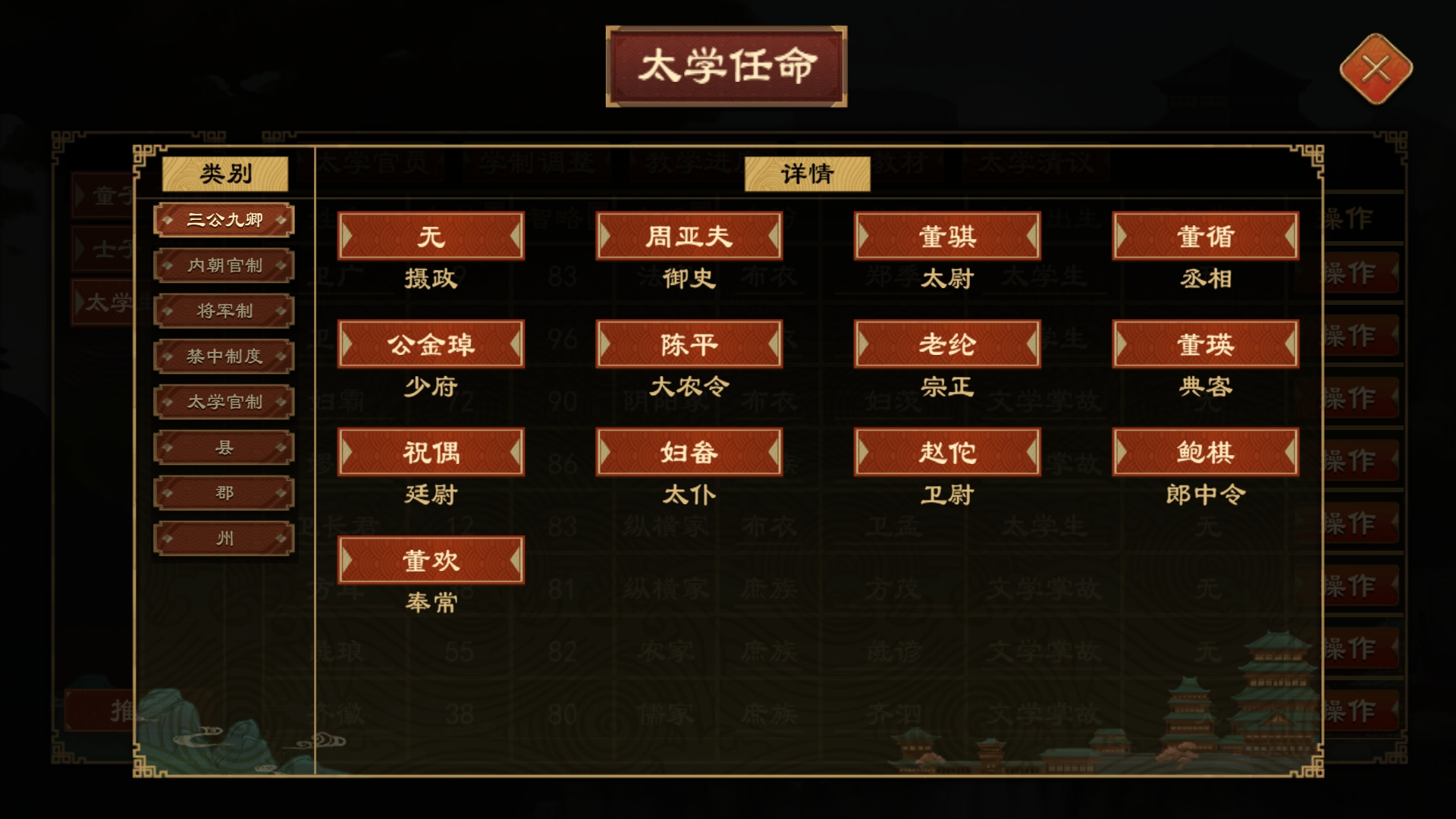Select the 三公九卿 category
Viewport: 1456px width, 819px height.
click(224, 219)
